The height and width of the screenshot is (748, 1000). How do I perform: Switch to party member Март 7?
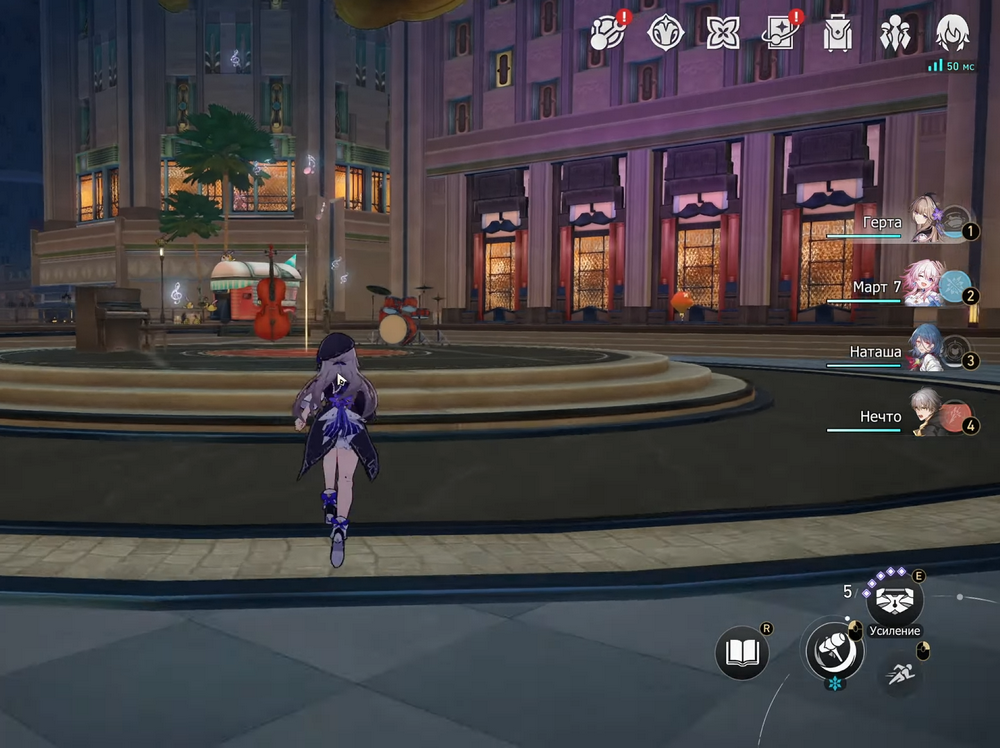[x=925, y=286]
